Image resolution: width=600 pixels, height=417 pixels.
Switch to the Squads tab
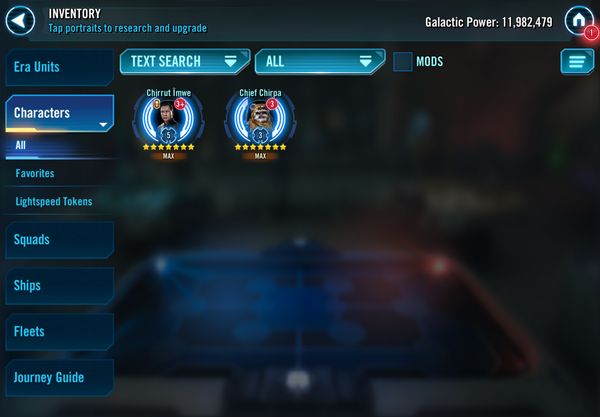click(58, 240)
